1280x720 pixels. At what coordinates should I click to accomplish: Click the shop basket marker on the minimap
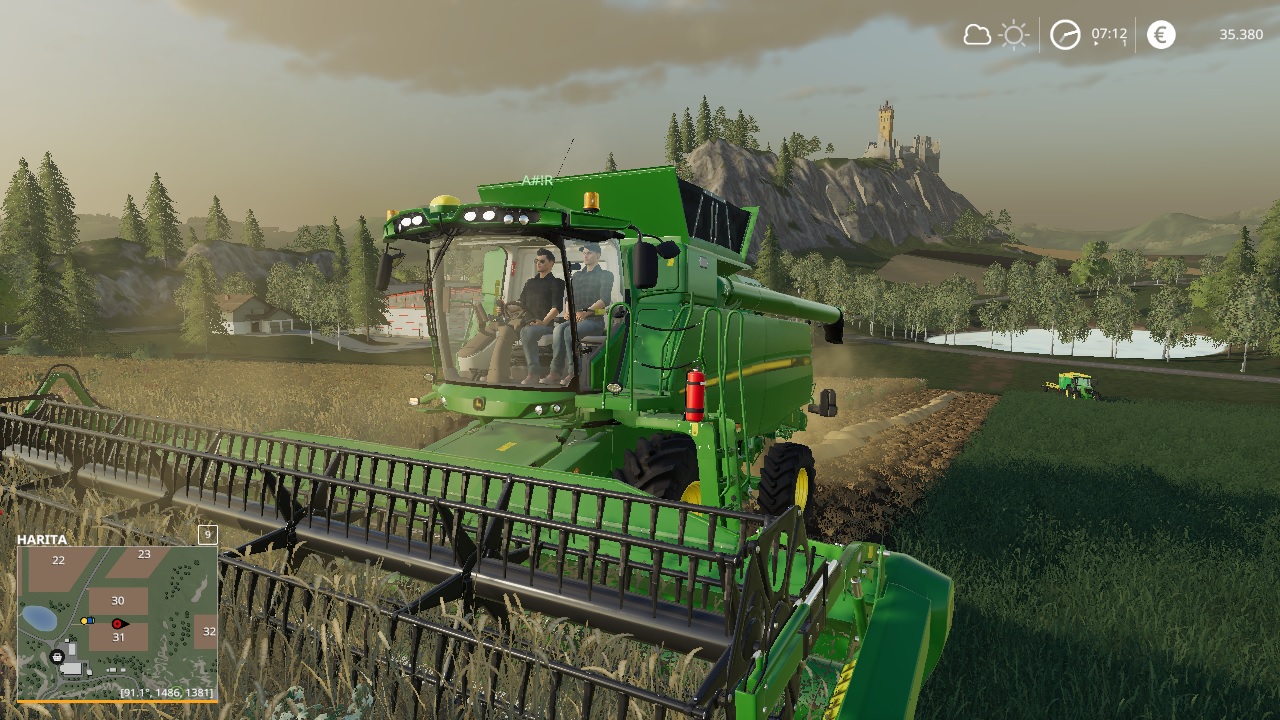click(57, 656)
